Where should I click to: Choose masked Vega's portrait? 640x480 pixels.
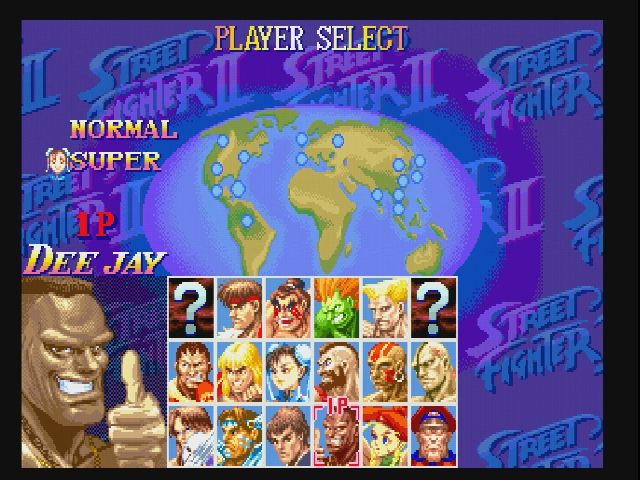point(192,435)
